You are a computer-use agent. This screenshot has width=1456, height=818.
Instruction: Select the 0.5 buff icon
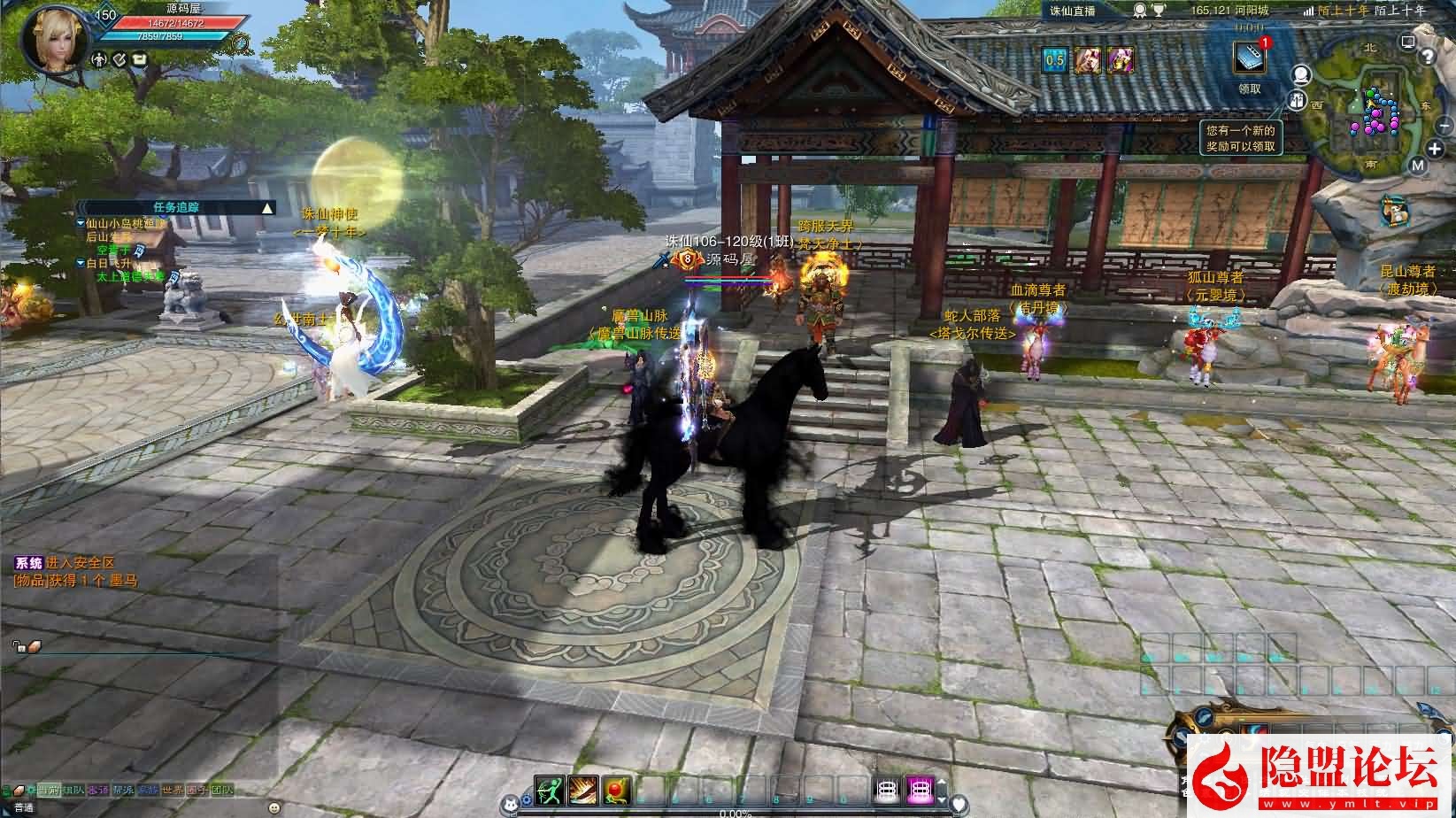pyautogui.click(x=1054, y=60)
